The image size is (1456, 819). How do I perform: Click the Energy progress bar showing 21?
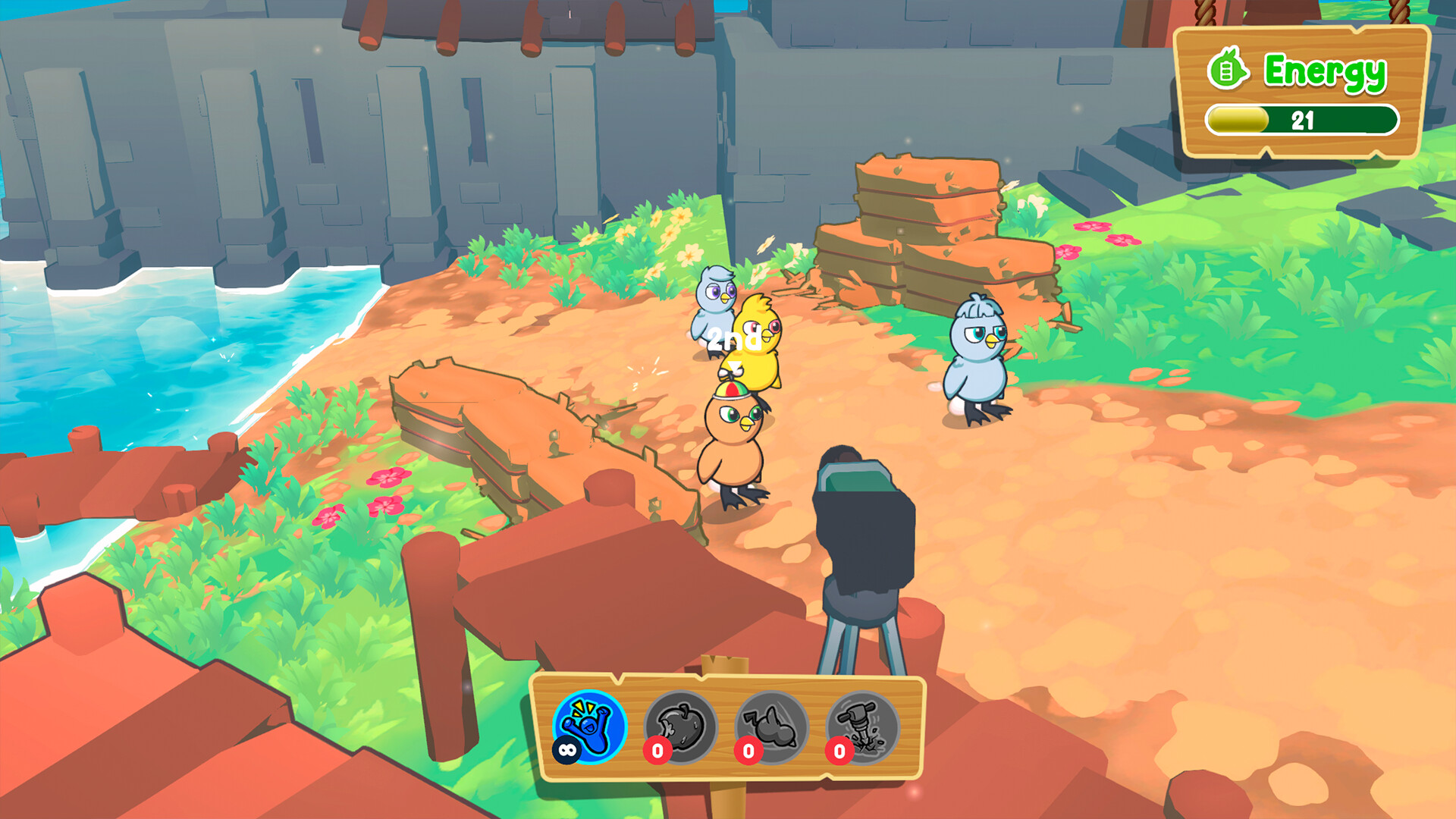tap(1301, 120)
